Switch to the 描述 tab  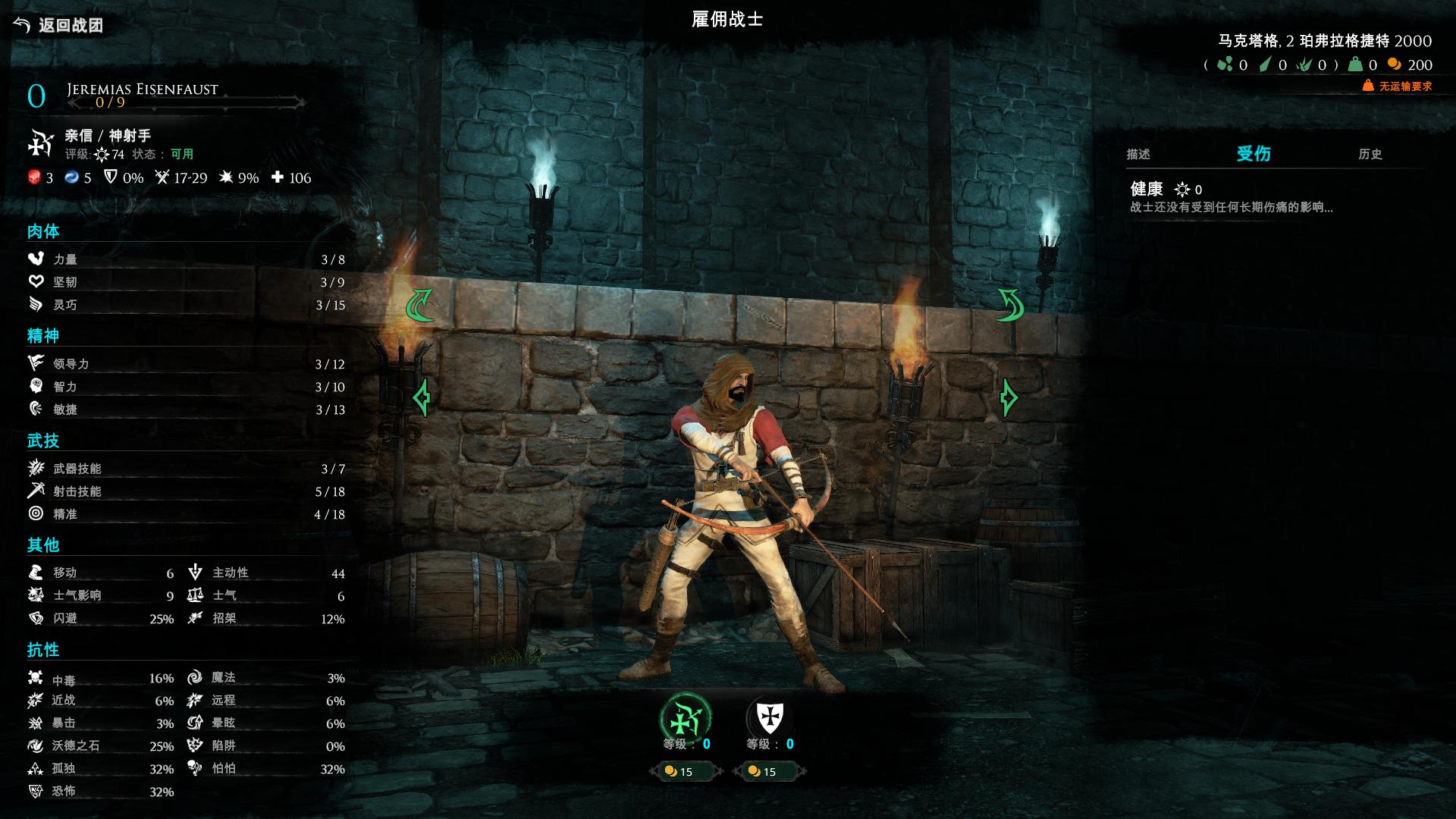(x=1138, y=154)
